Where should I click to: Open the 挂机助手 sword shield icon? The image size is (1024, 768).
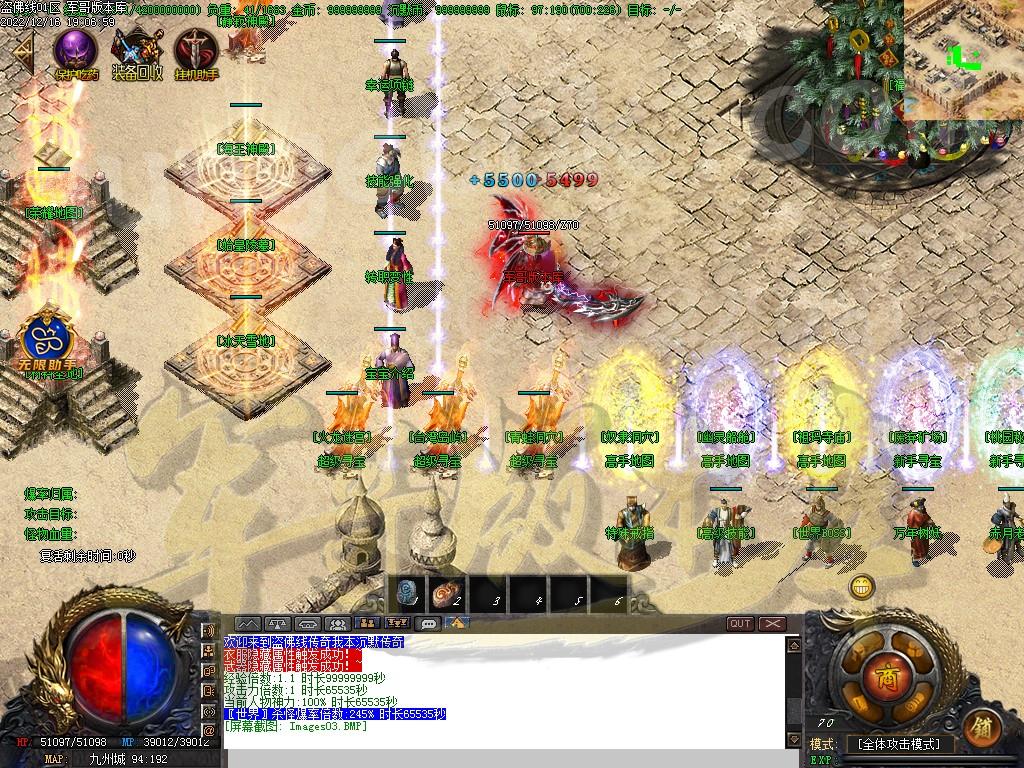[x=196, y=51]
